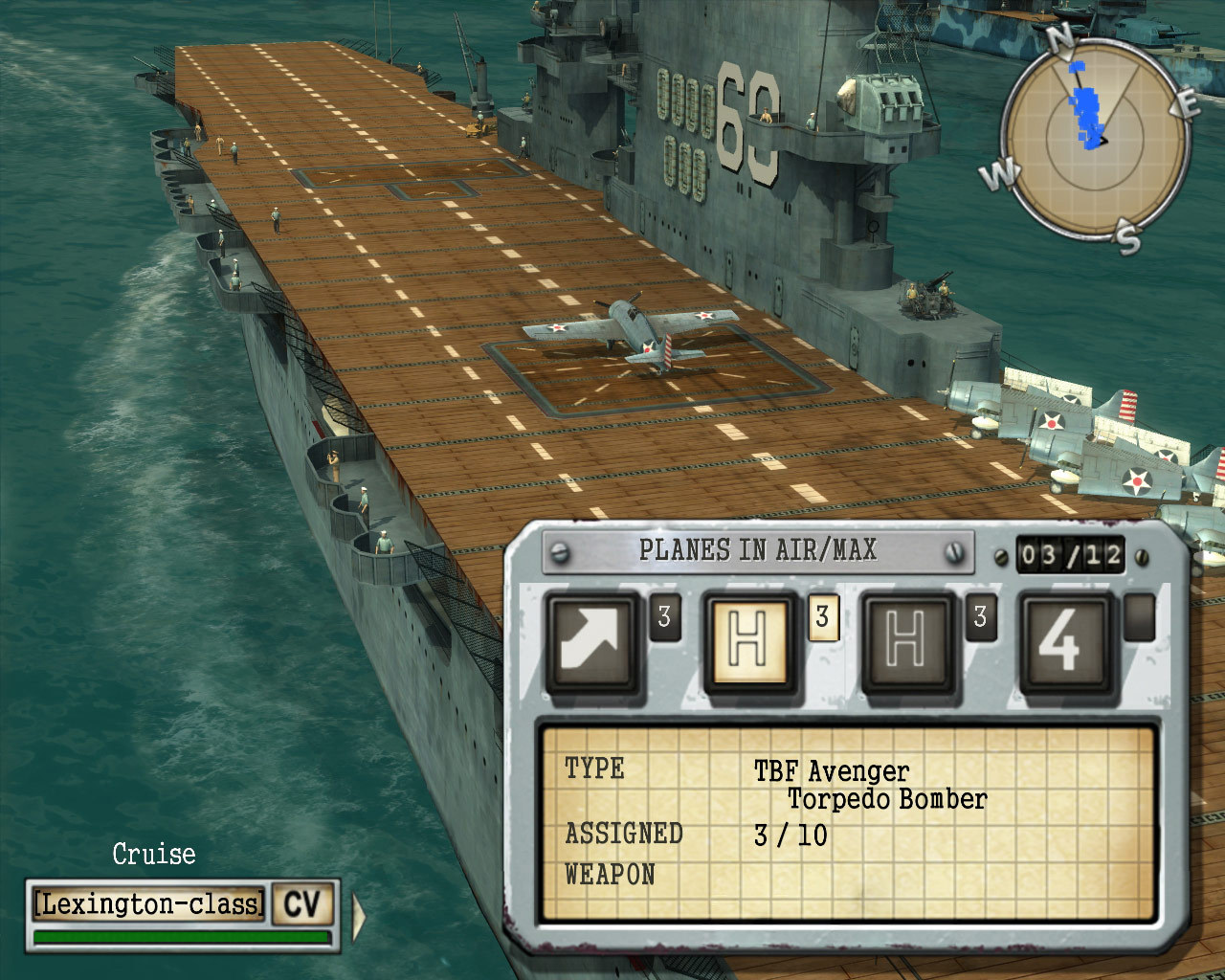Select the plane slot marked 4
This screenshot has height=980, width=1225.
tap(1065, 639)
